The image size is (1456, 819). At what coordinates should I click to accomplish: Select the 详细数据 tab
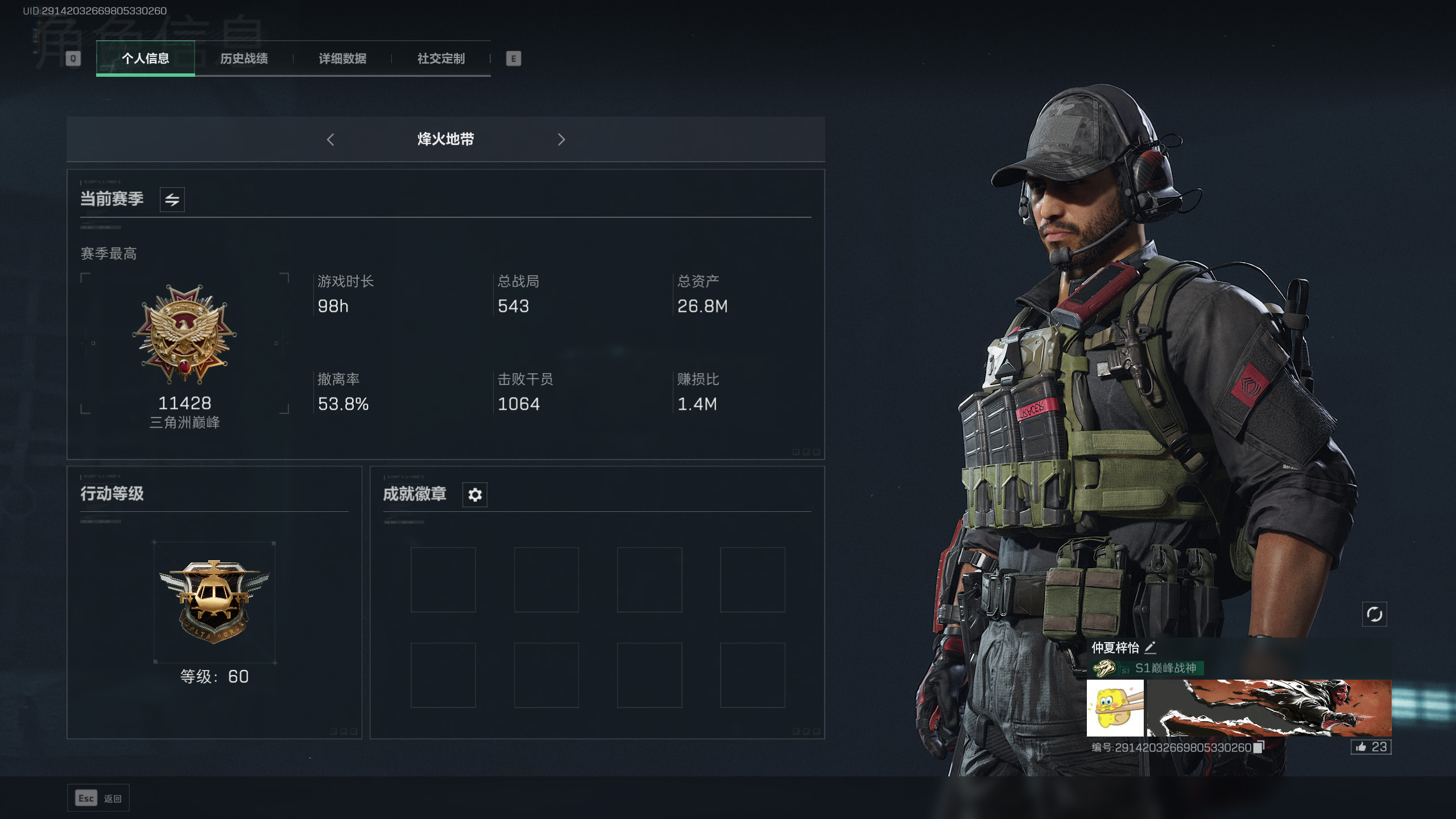pos(342,59)
